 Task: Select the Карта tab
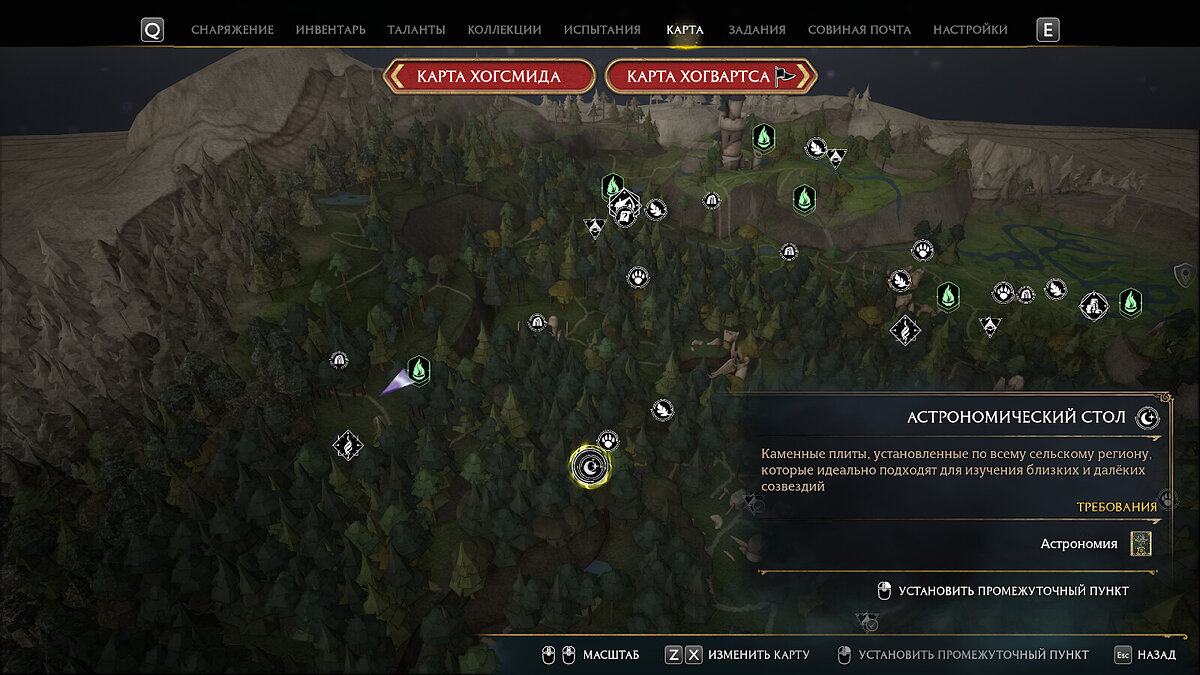[685, 30]
